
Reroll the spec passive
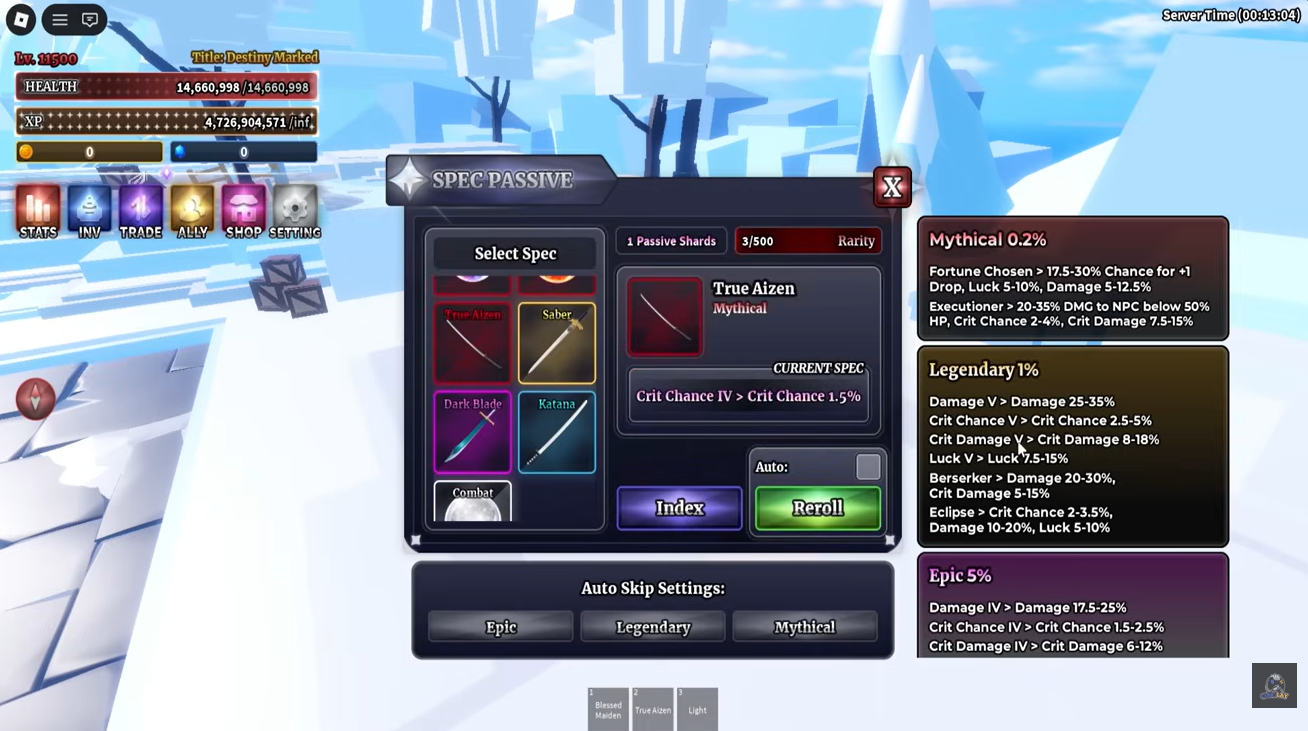pyautogui.click(x=818, y=508)
